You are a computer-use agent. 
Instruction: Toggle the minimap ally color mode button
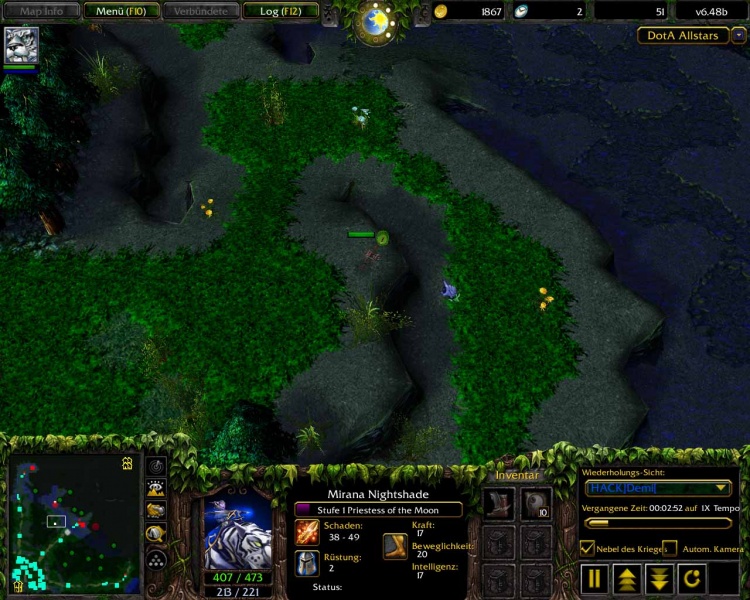pos(157,510)
